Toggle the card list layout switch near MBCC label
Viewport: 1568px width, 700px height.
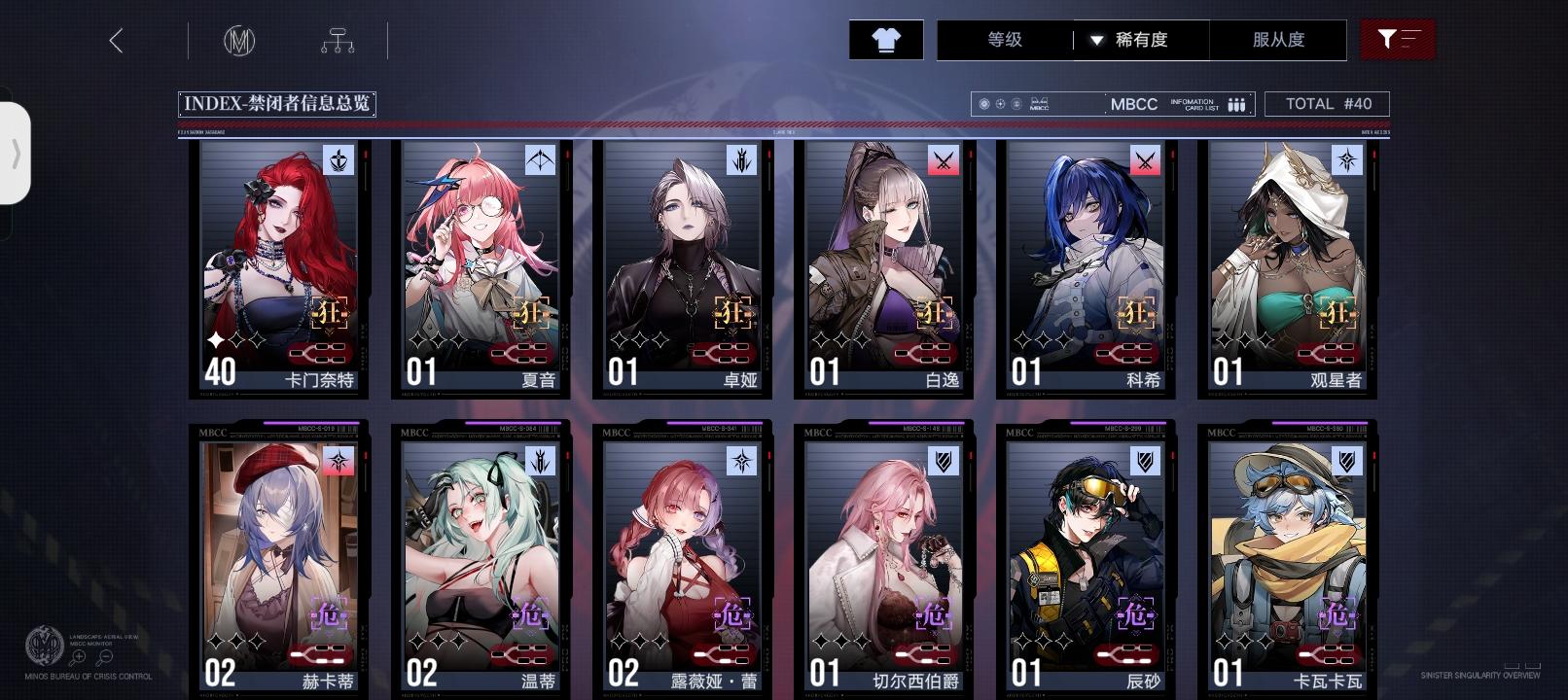1235,102
